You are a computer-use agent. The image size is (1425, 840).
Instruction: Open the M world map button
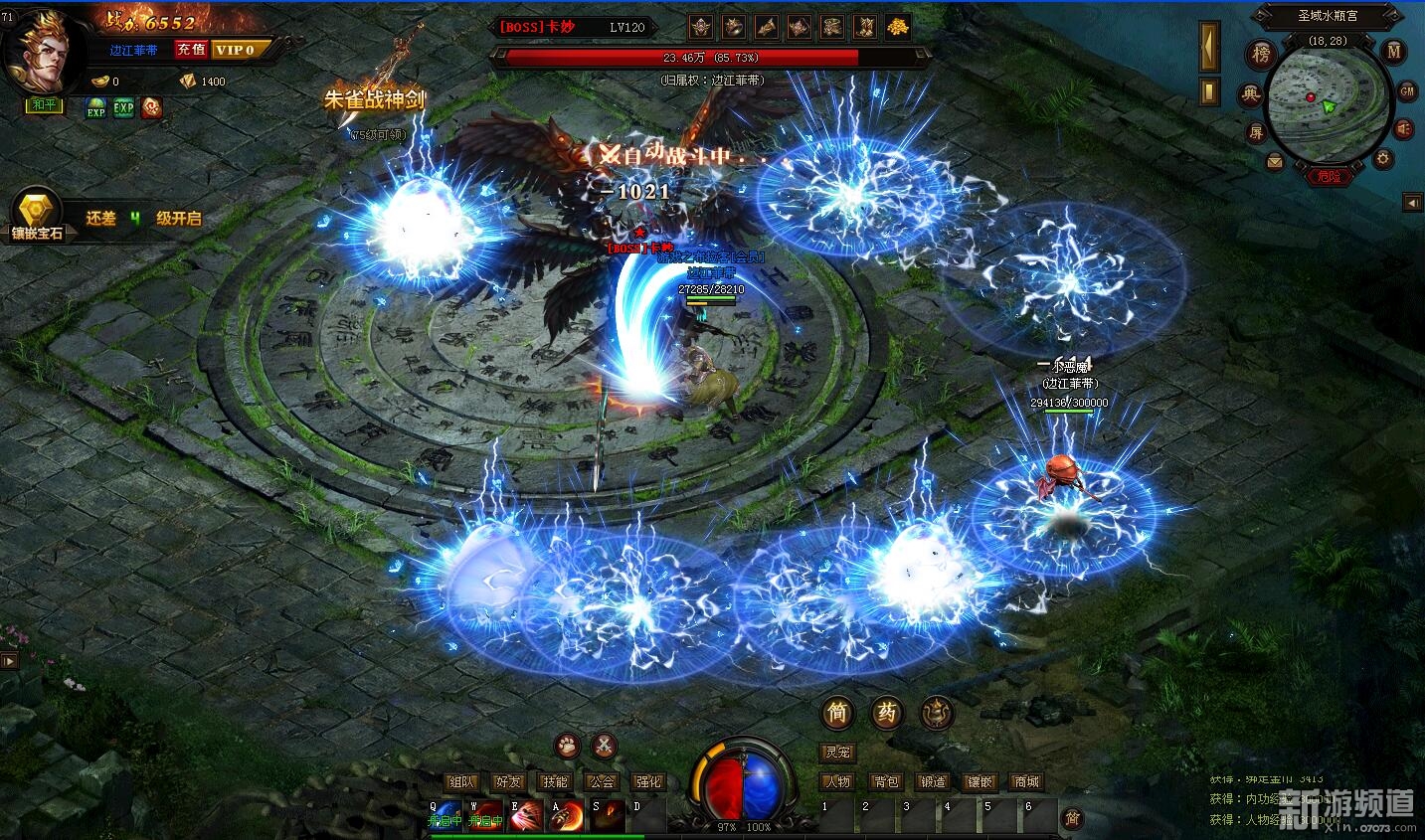(x=1394, y=52)
